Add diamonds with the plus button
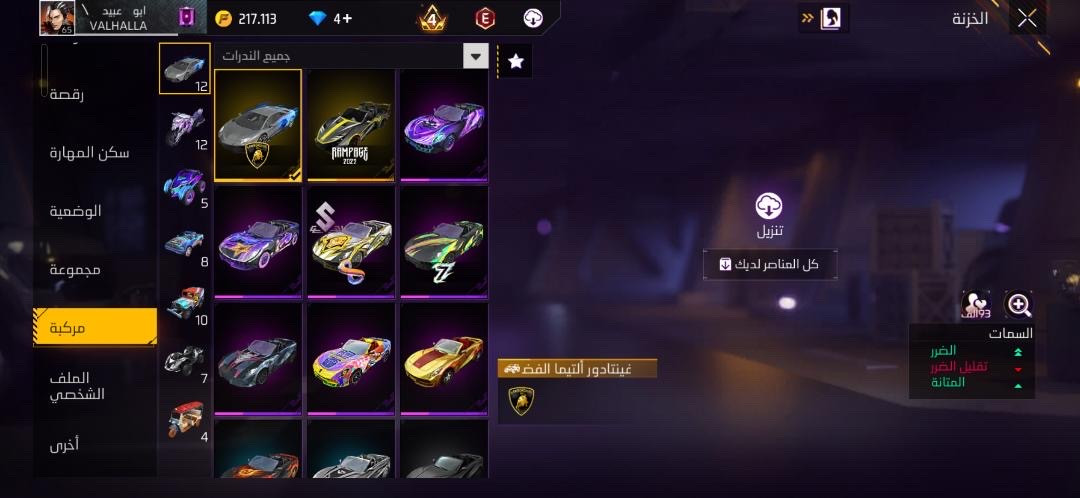This screenshot has width=1080, height=498. (343, 18)
